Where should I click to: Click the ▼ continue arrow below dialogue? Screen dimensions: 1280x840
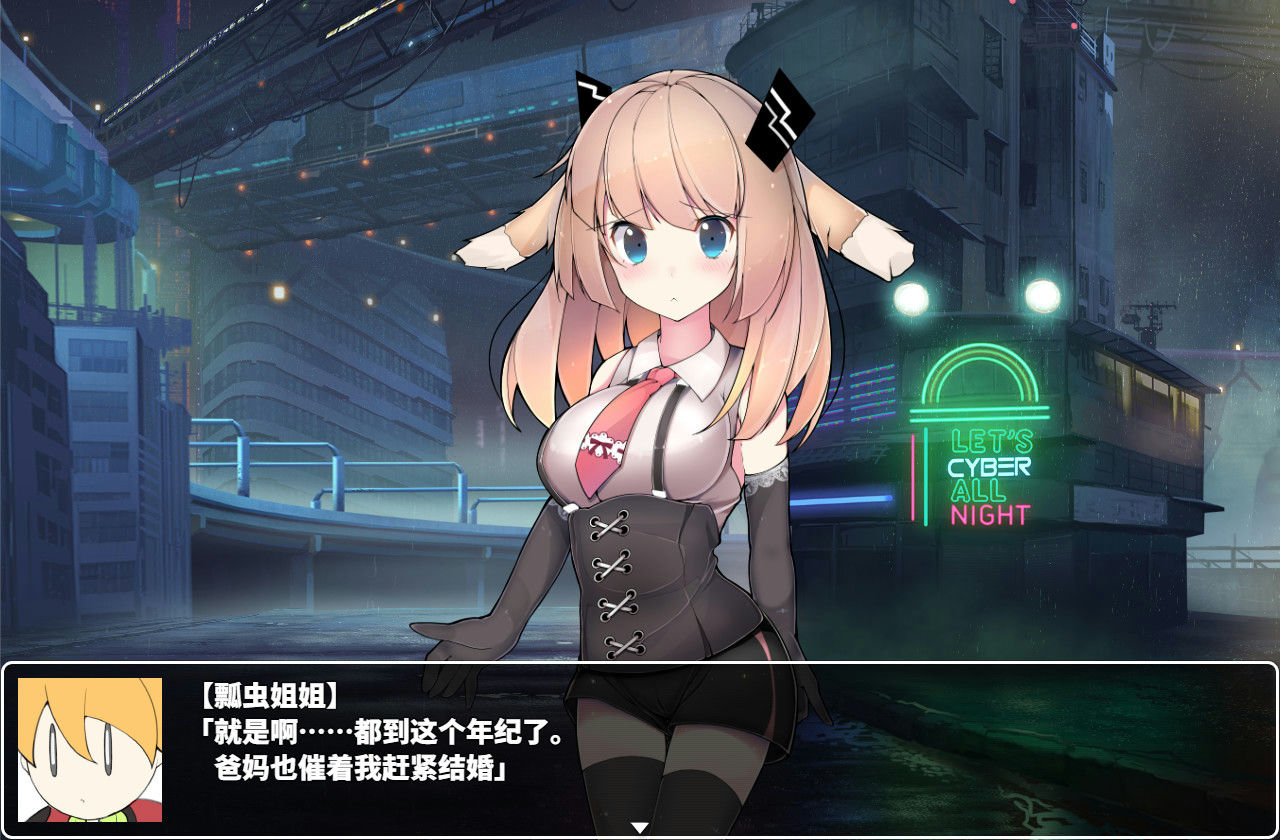[x=639, y=827]
